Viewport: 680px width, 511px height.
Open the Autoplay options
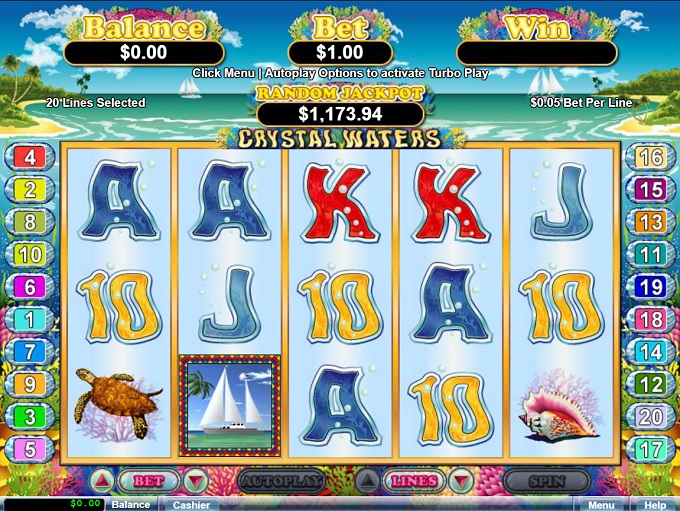coord(281,481)
